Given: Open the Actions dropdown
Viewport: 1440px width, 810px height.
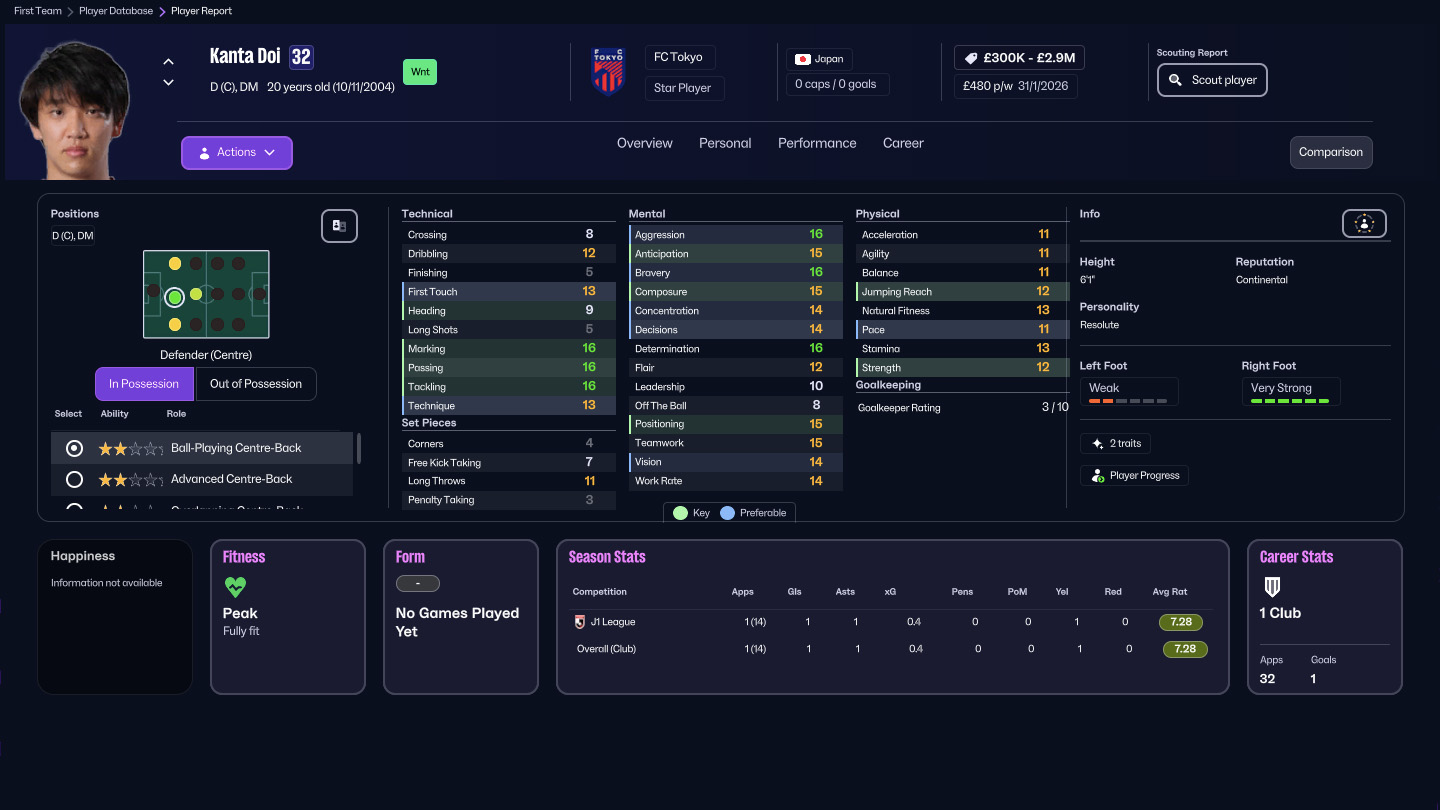Looking at the screenshot, I should (x=236, y=152).
